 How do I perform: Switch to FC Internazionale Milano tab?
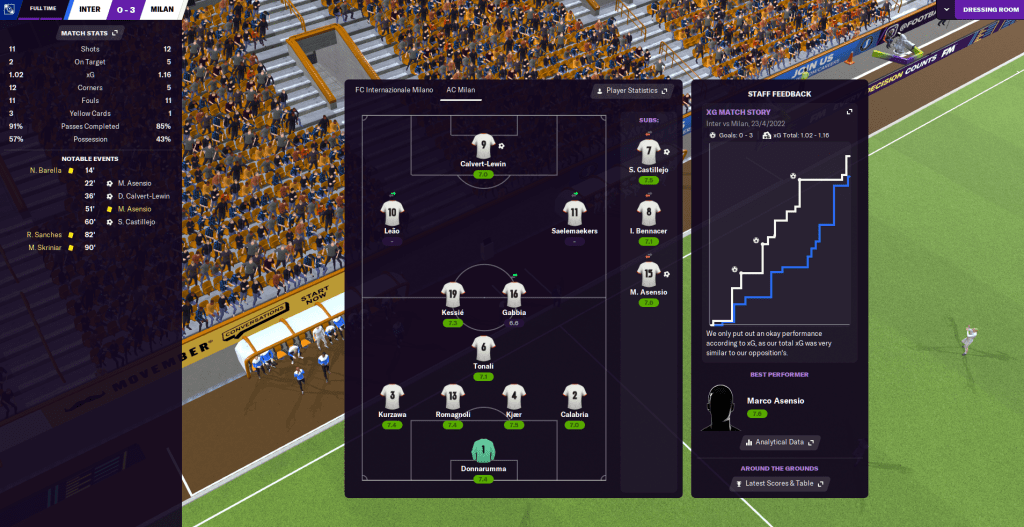coord(394,90)
